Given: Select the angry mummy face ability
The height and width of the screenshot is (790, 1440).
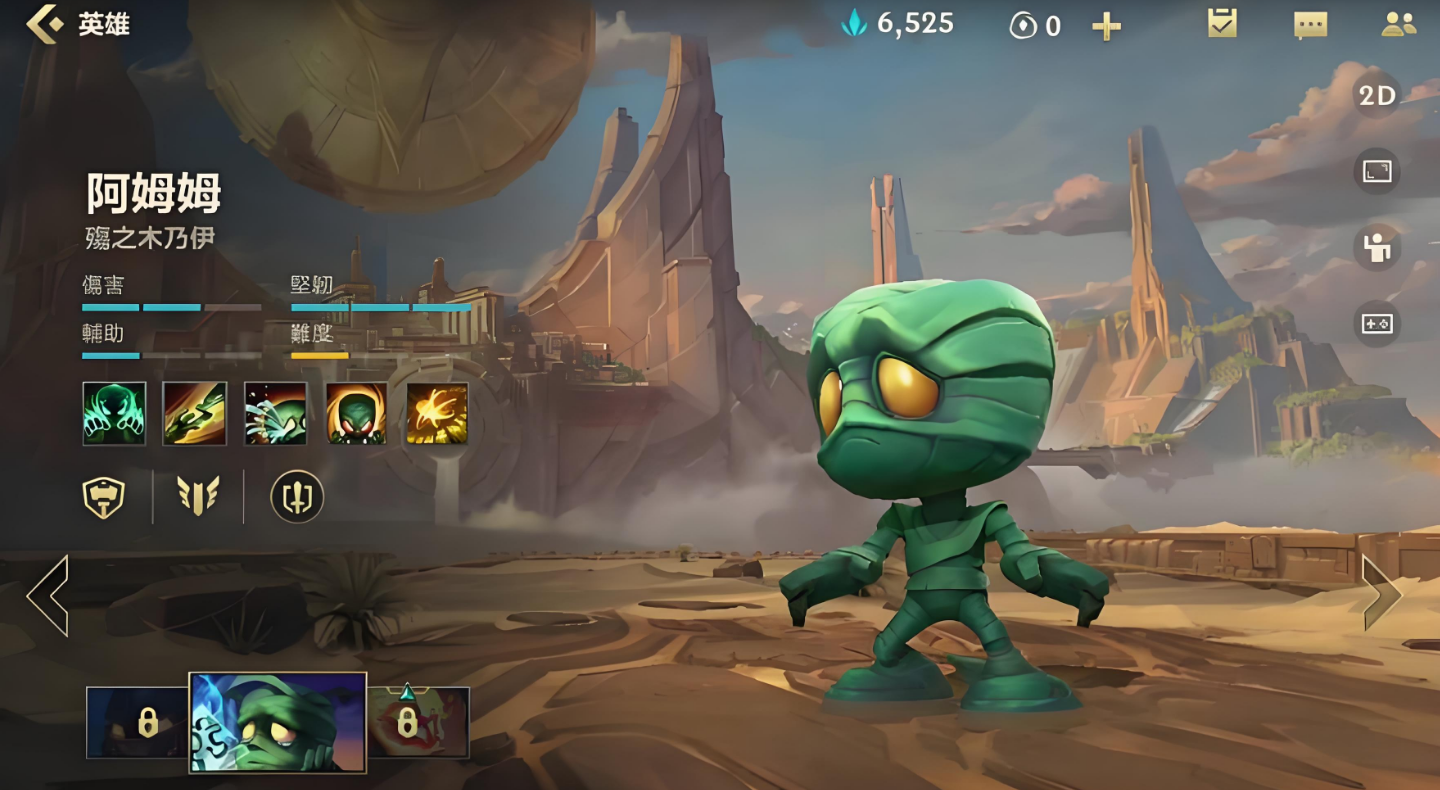Looking at the screenshot, I should [357, 413].
